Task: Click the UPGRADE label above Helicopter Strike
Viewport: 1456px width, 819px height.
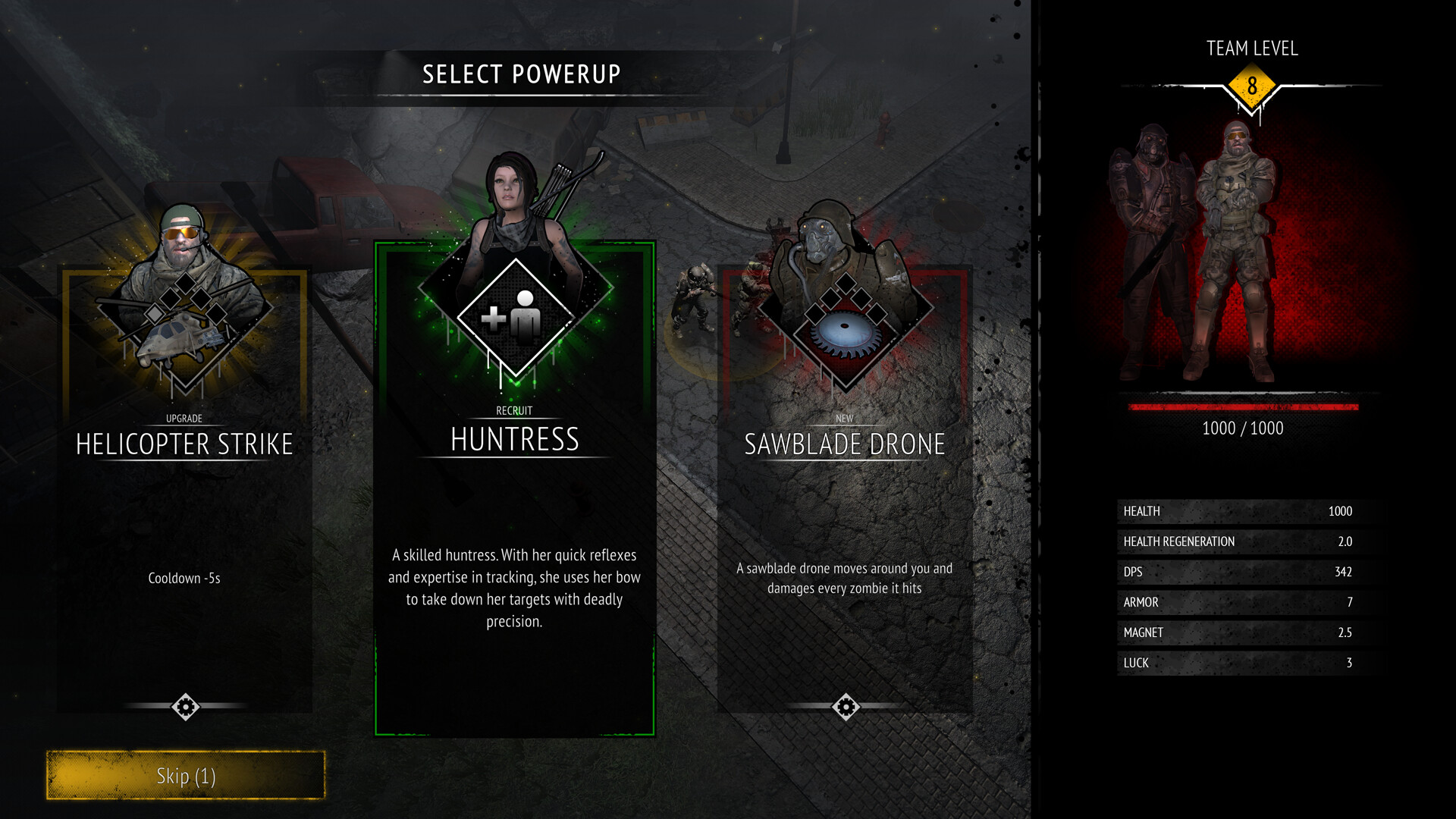Action: [x=184, y=418]
